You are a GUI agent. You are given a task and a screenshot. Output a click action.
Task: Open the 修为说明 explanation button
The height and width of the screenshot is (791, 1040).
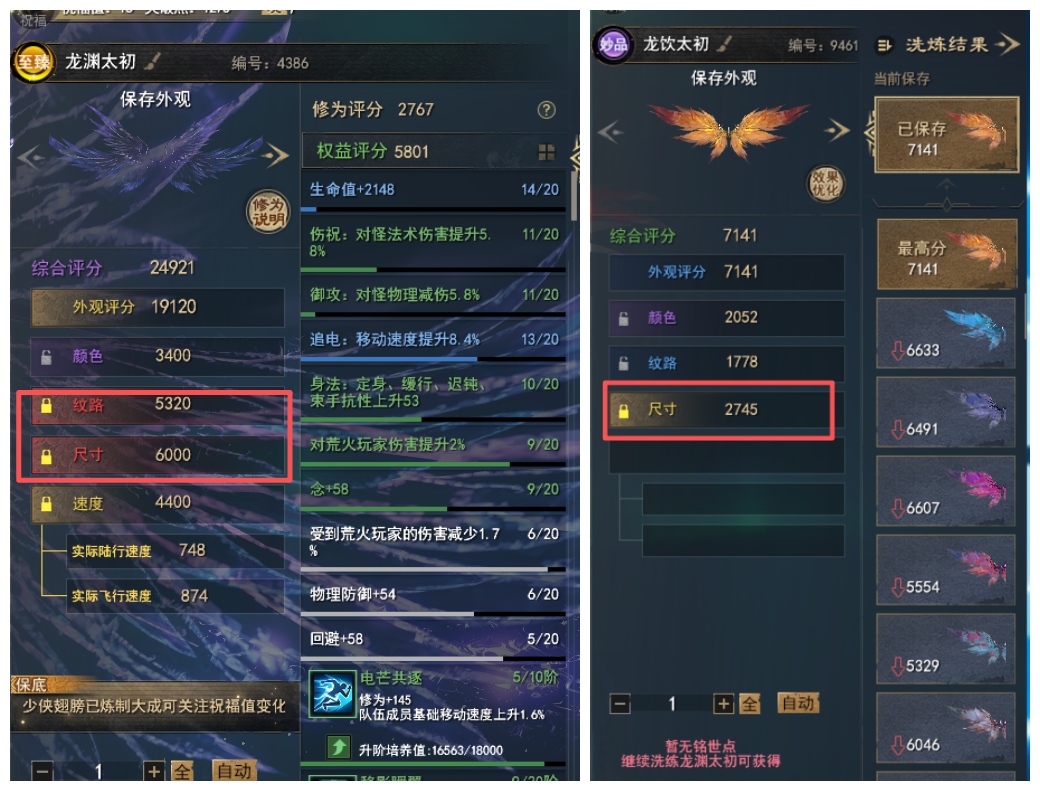click(x=267, y=212)
